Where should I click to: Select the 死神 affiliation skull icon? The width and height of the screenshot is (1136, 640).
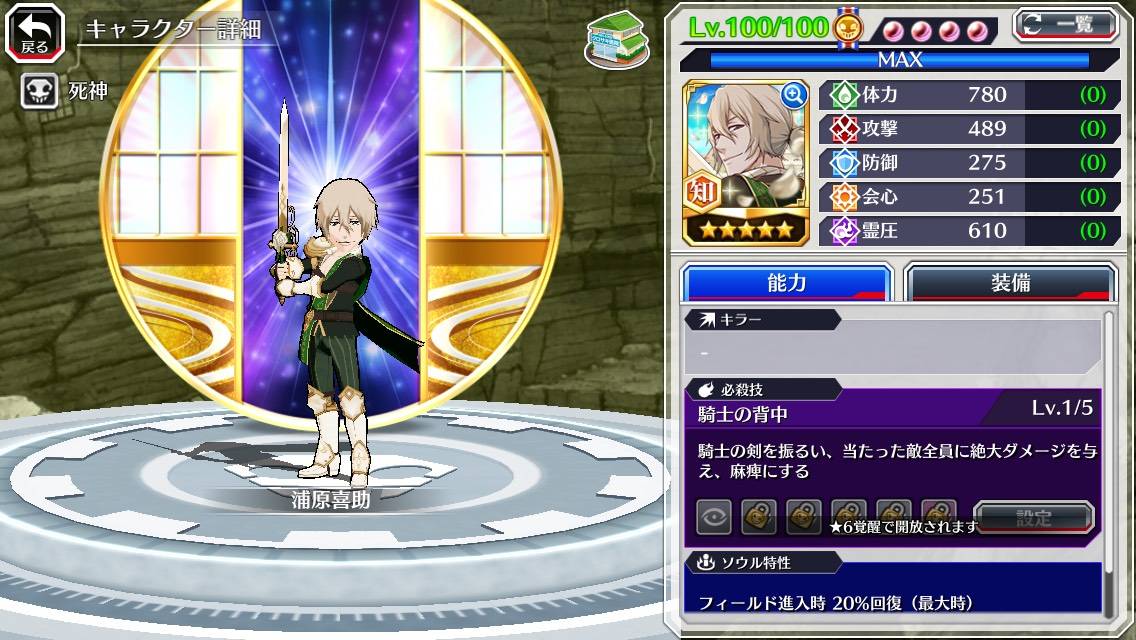click(38, 92)
